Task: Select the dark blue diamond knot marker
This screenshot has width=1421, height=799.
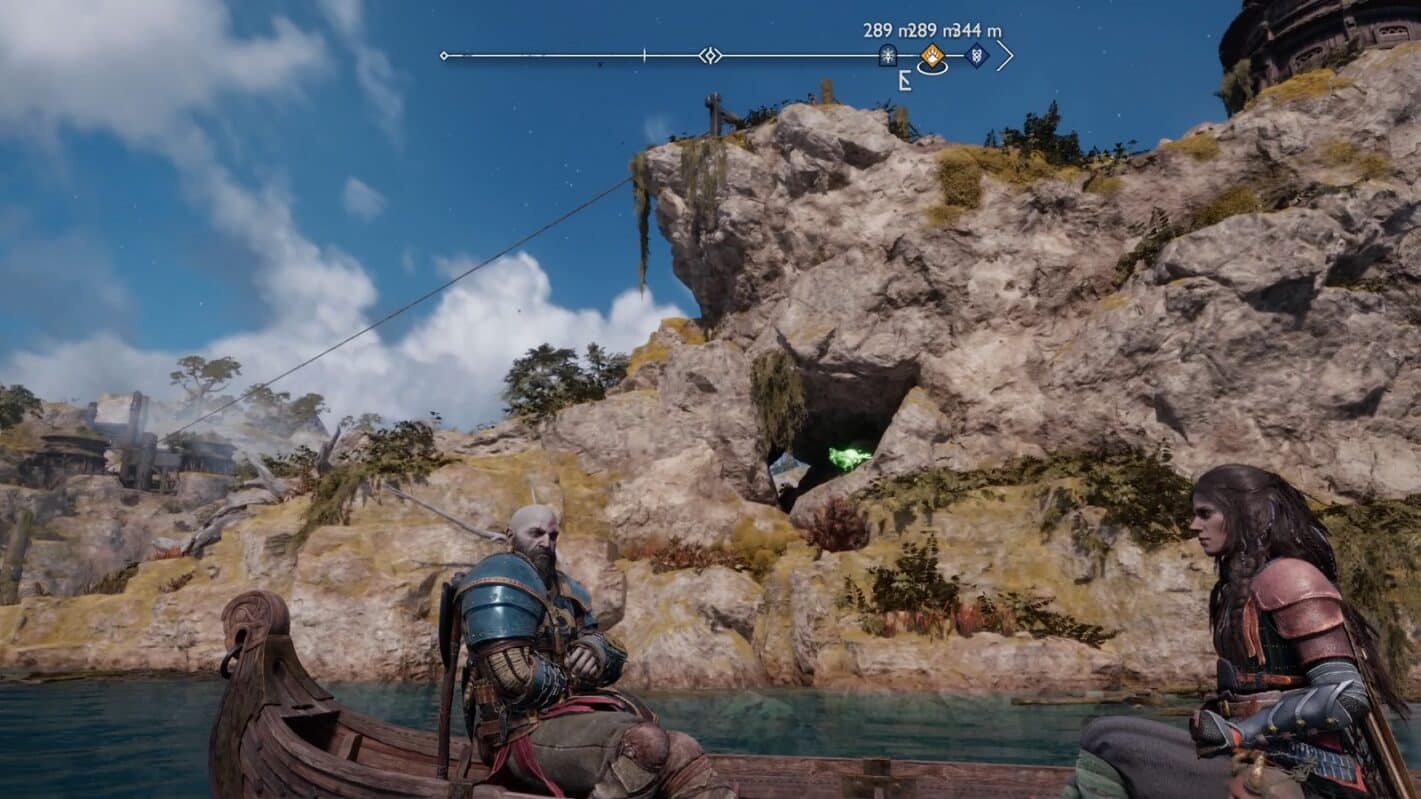Action: pyautogui.click(x=977, y=56)
